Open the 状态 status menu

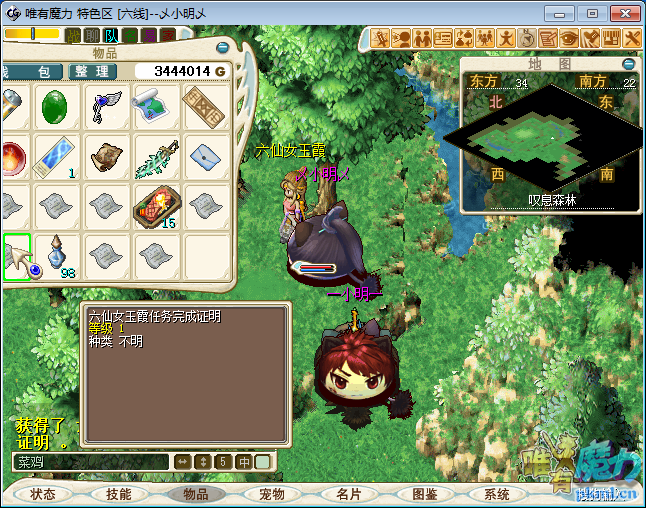pos(43,494)
